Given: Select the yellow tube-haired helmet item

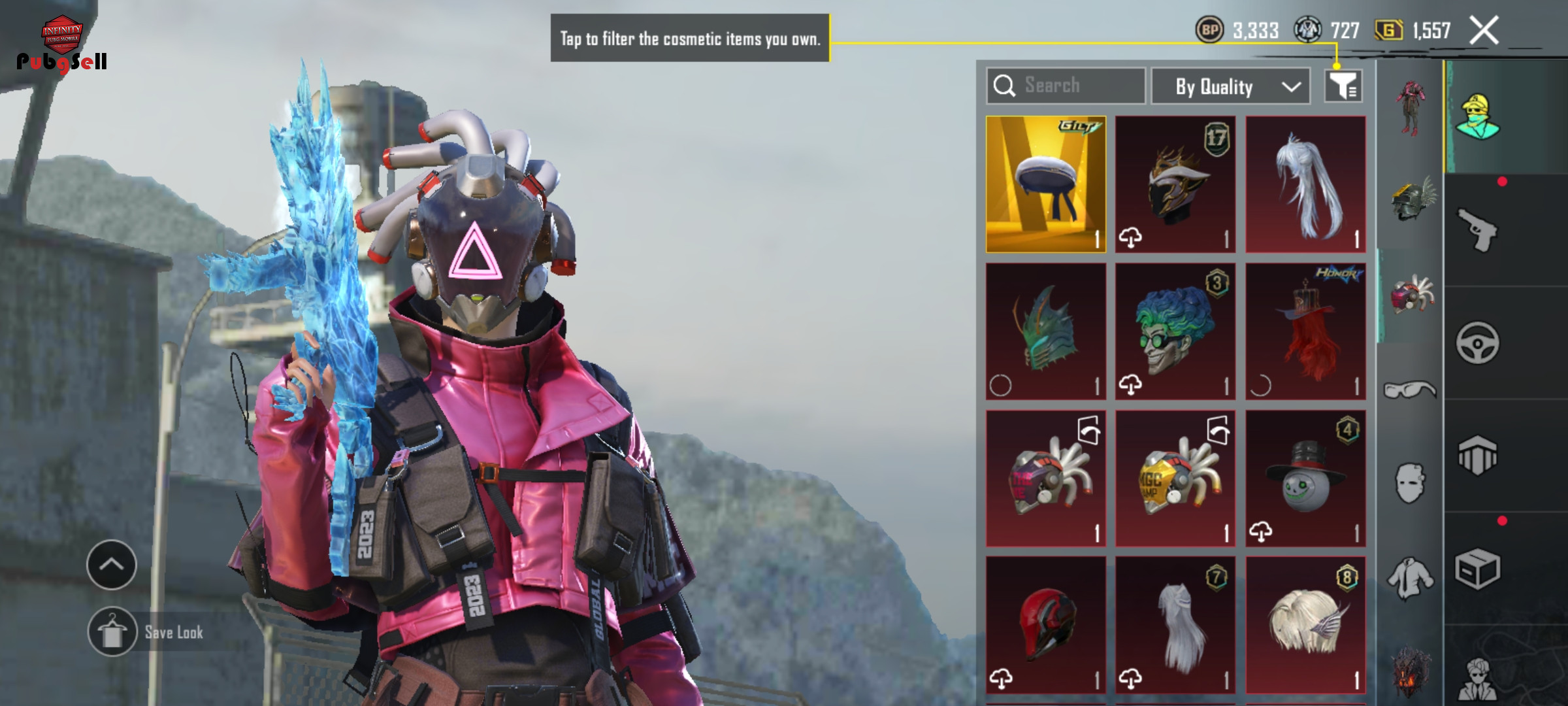Looking at the screenshot, I should [x=1175, y=479].
